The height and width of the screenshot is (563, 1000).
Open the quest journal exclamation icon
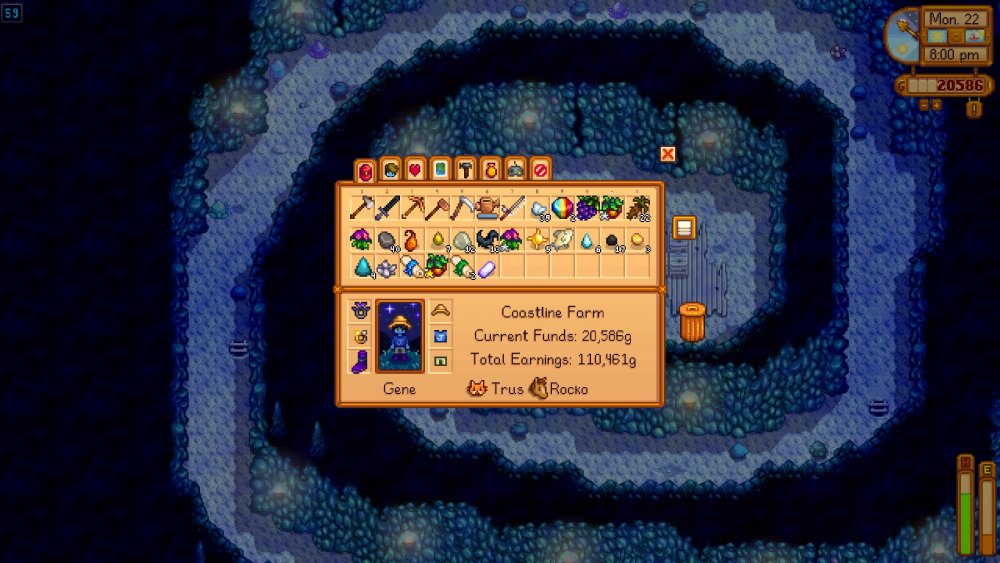(x=973, y=108)
